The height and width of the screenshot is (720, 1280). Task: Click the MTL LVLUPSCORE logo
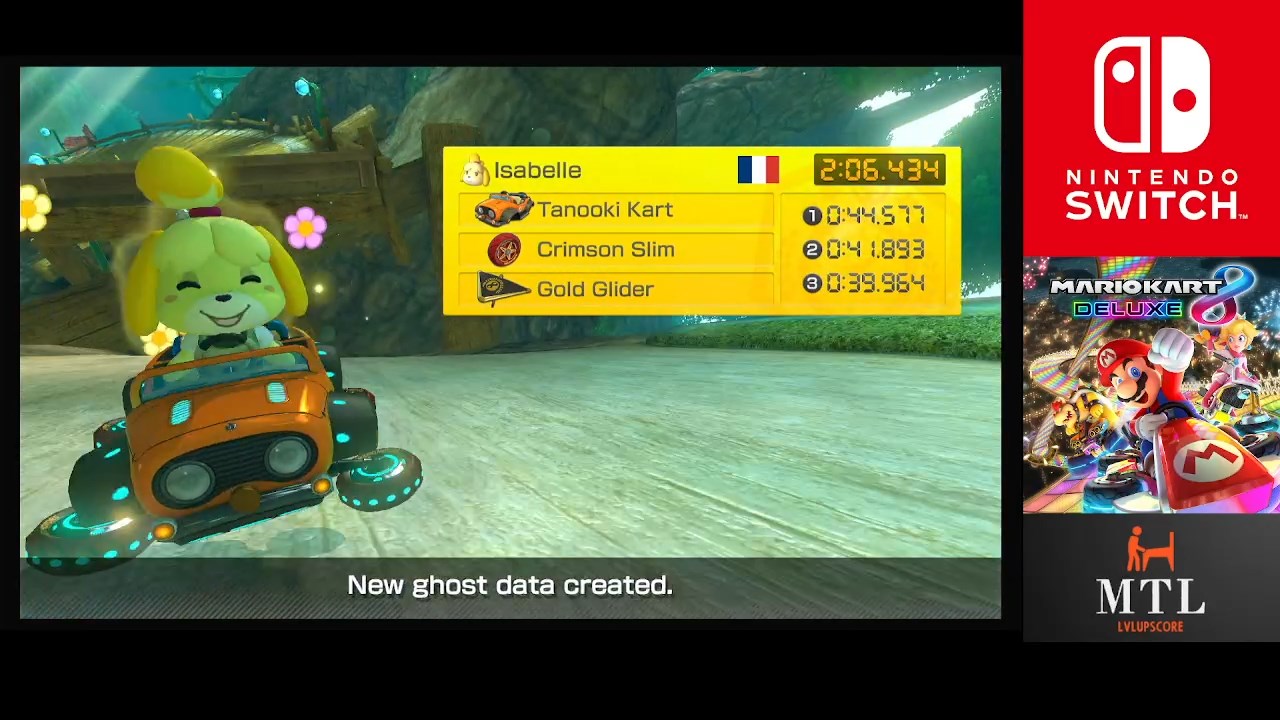tap(1151, 580)
